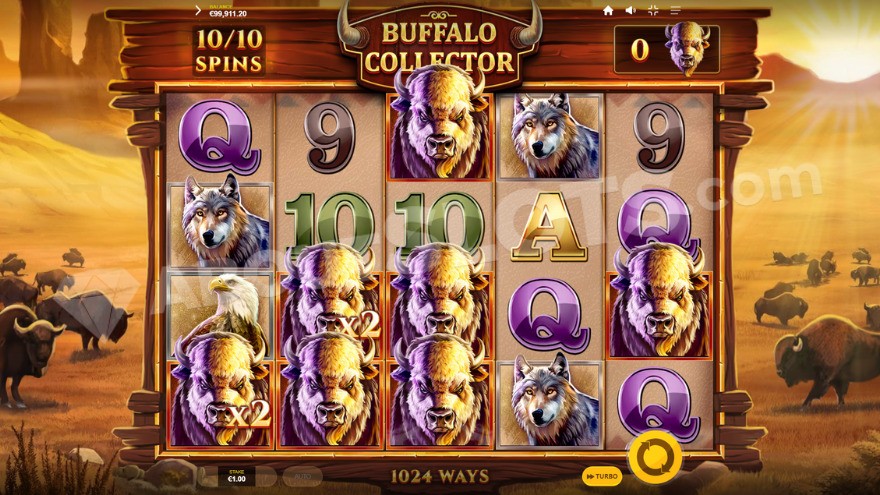Spin the reels with the yellow button

[655, 457]
